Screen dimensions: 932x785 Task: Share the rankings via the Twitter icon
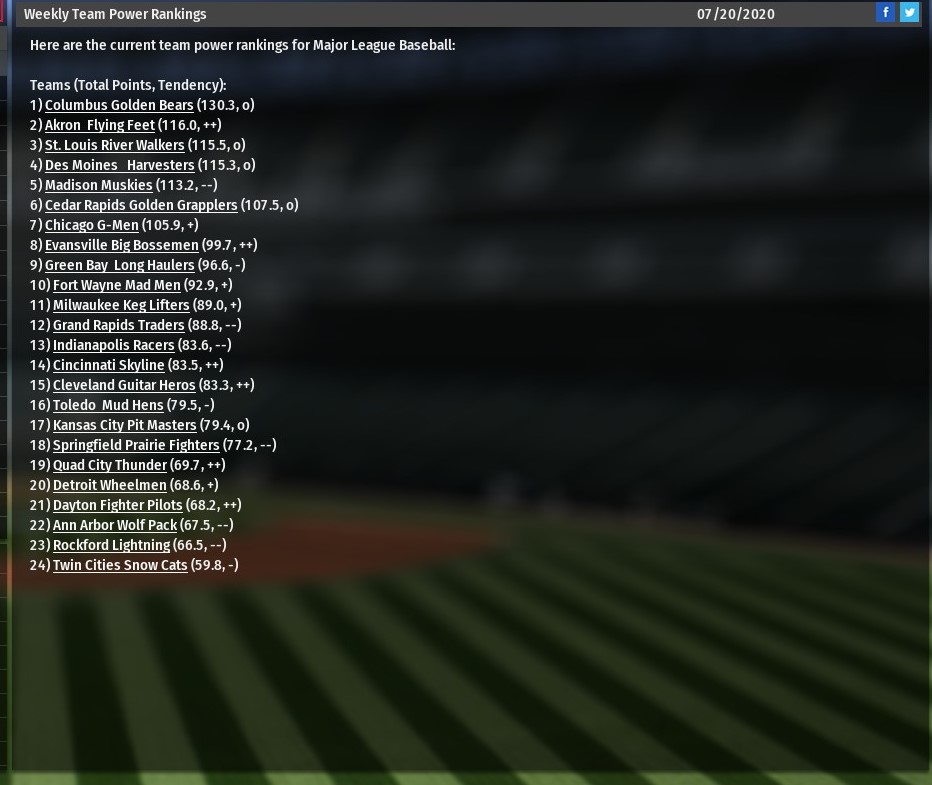pyautogui.click(x=909, y=12)
